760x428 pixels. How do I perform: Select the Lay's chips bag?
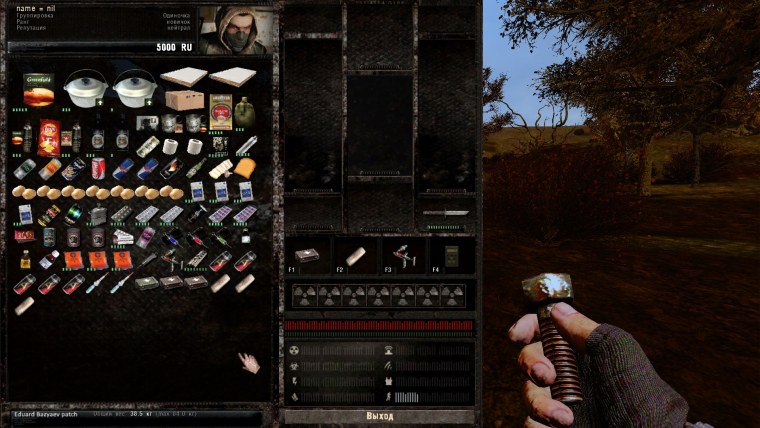coord(48,137)
